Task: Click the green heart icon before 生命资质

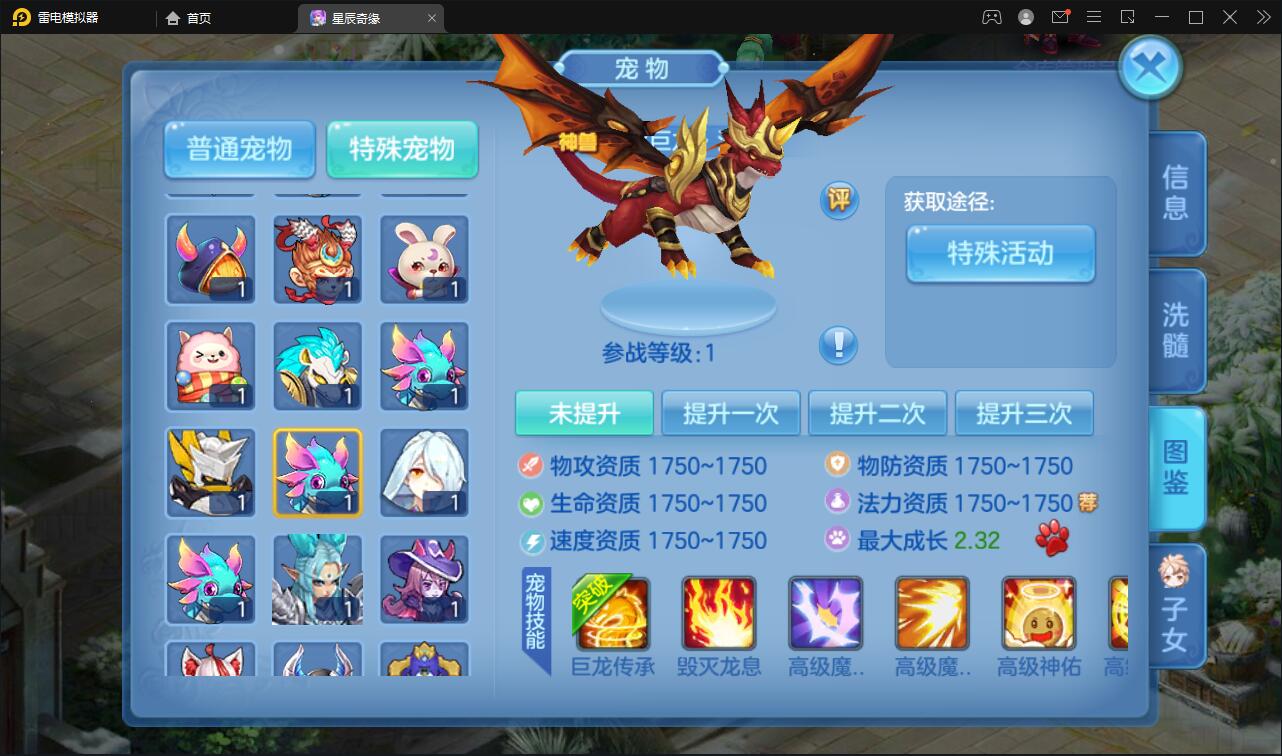Action: [530, 501]
